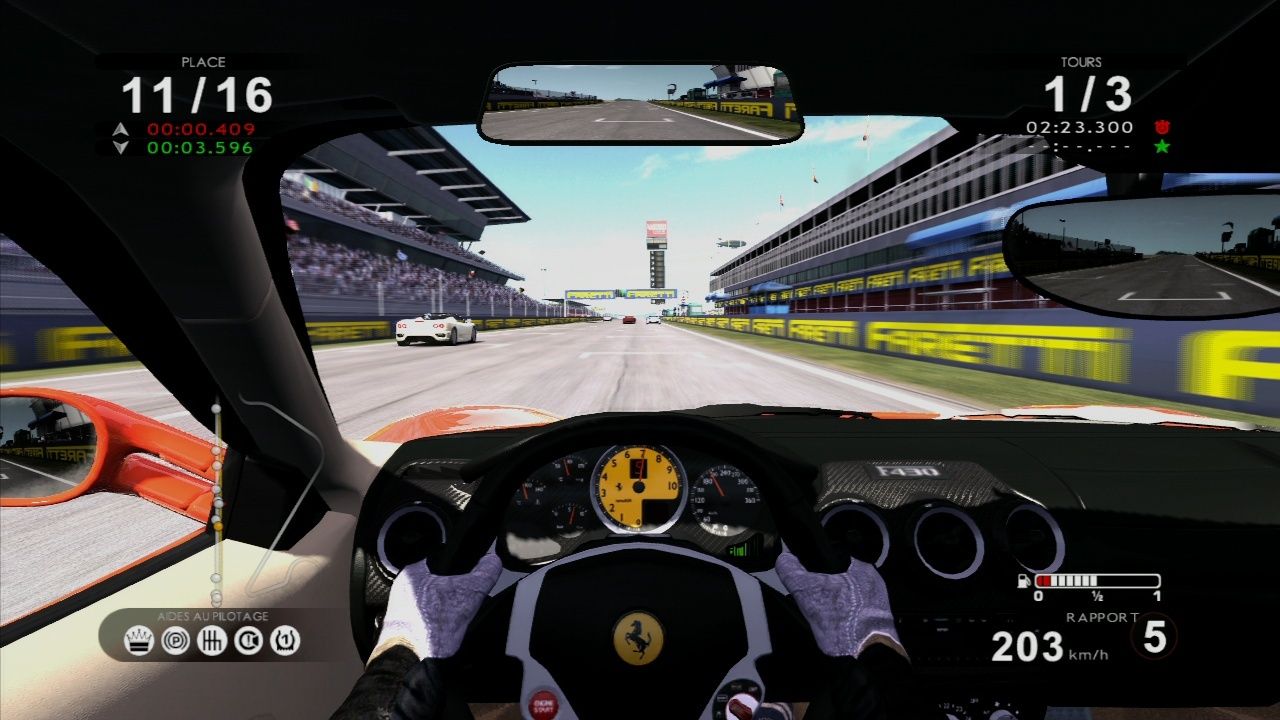Open the PLACE position 11/16 readout

coord(198,96)
